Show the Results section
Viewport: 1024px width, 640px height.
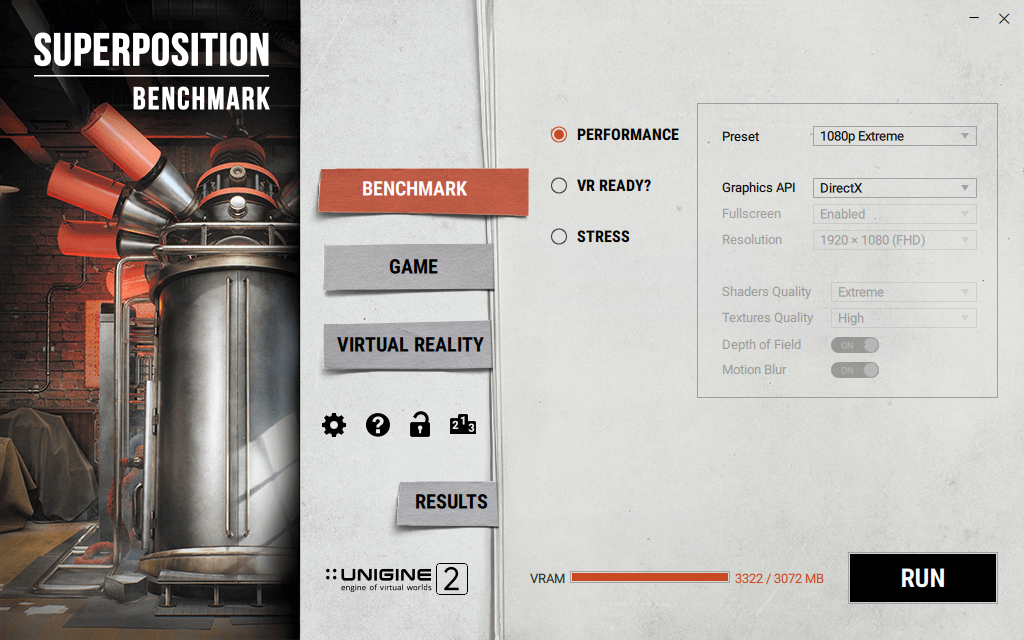pos(450,502)
